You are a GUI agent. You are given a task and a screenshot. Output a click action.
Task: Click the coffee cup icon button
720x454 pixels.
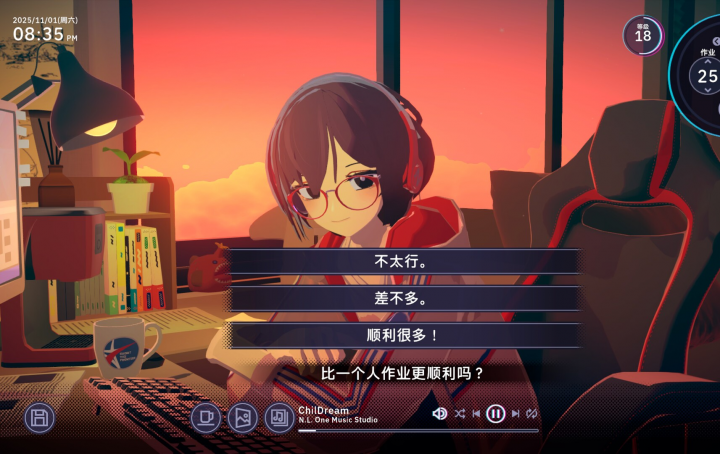tap(206, 417)
